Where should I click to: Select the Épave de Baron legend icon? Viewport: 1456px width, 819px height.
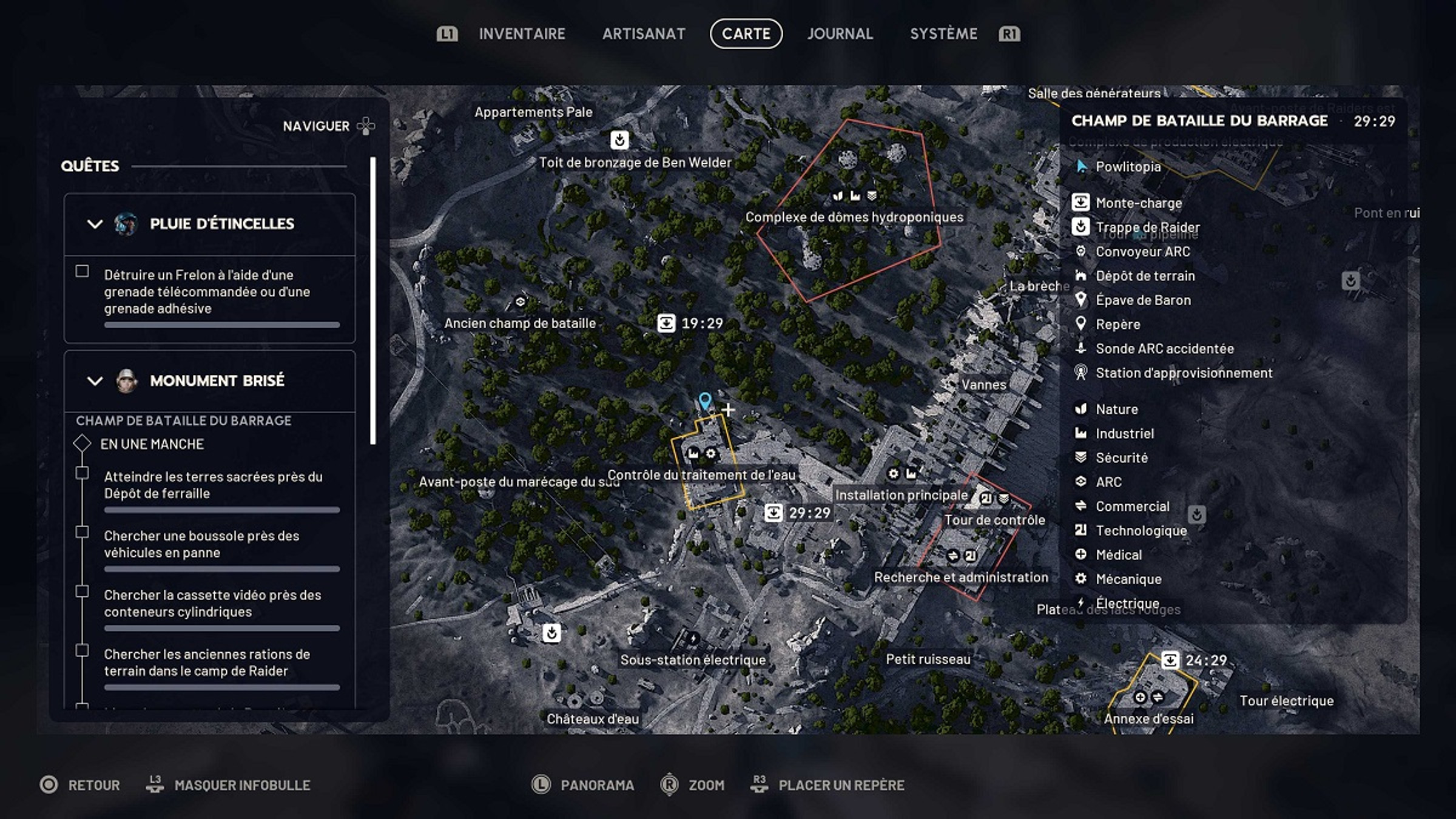(x=1080, y=300)
